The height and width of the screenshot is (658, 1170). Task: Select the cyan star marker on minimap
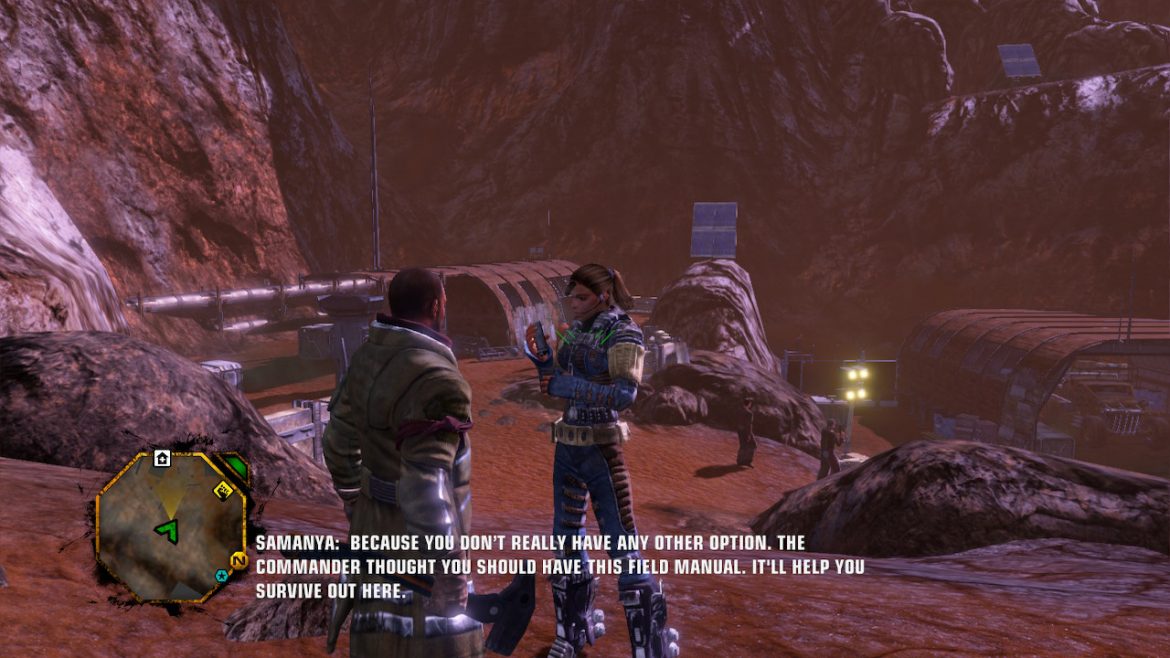click(221, 576)
